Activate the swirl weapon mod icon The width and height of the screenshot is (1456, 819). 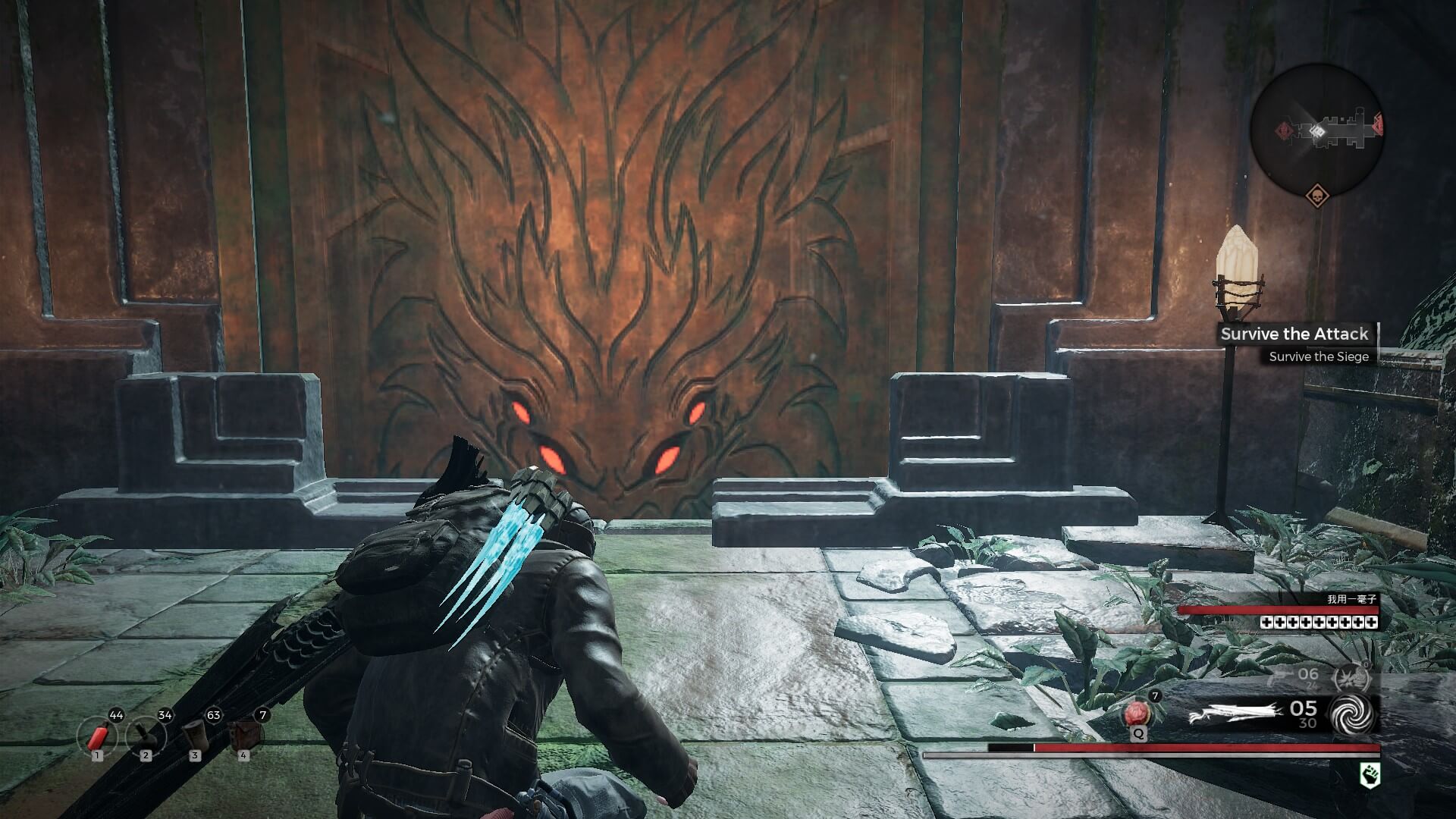[1353, 714]
